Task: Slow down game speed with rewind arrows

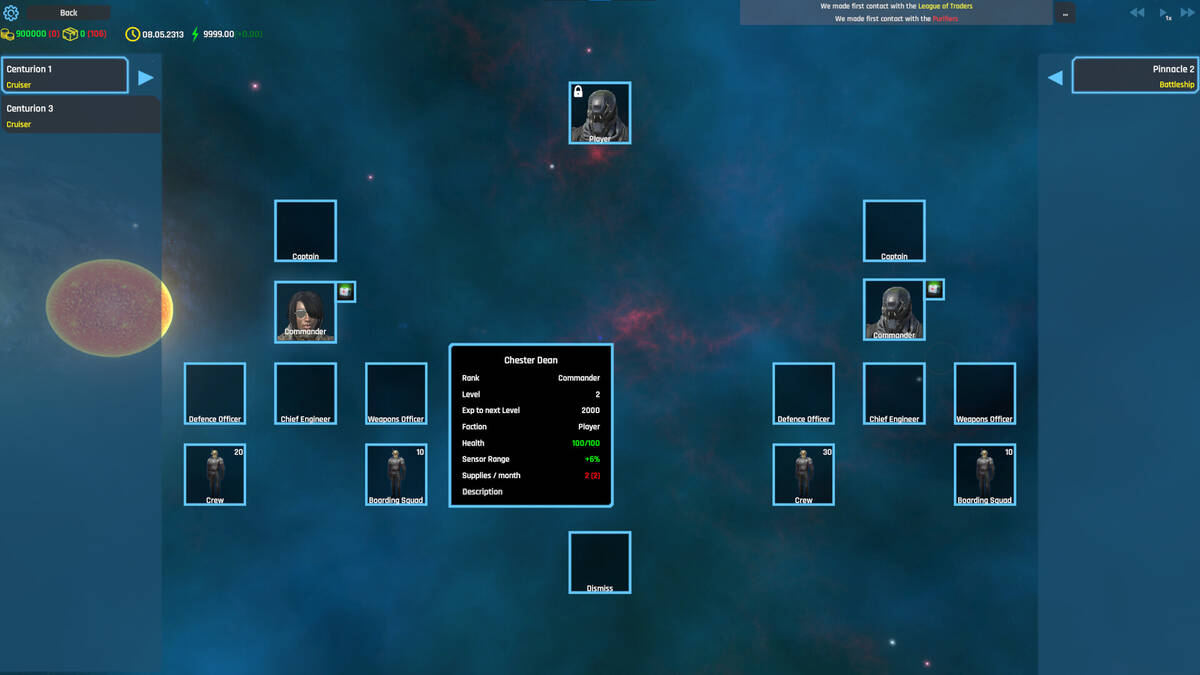Action: point(1137,13)
